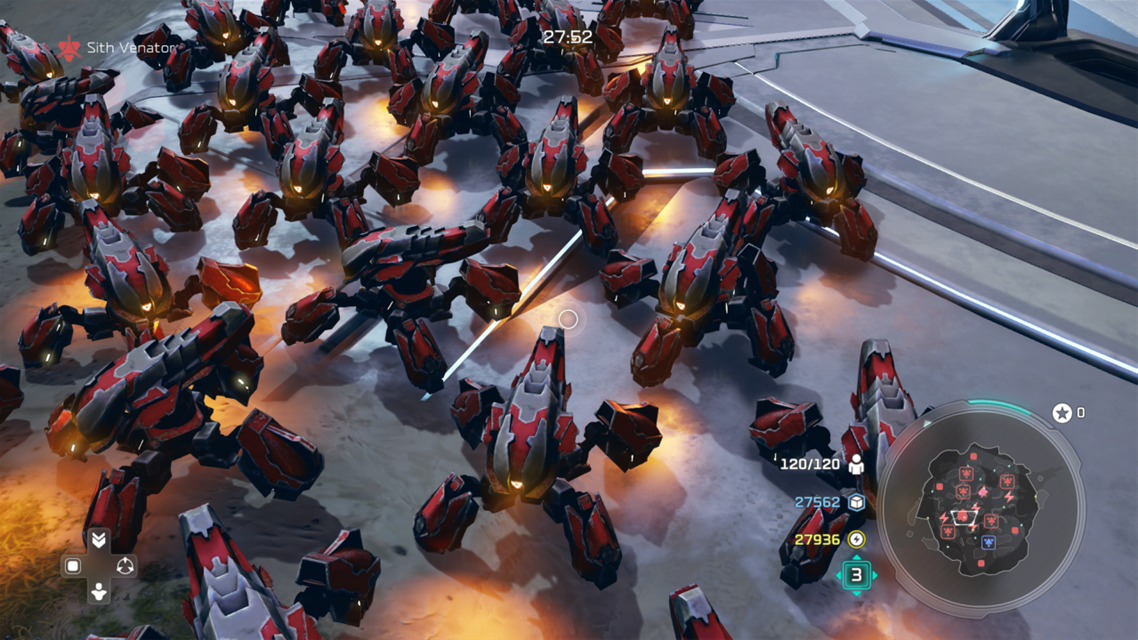Select the leader points star icon

pos(1061,413)
